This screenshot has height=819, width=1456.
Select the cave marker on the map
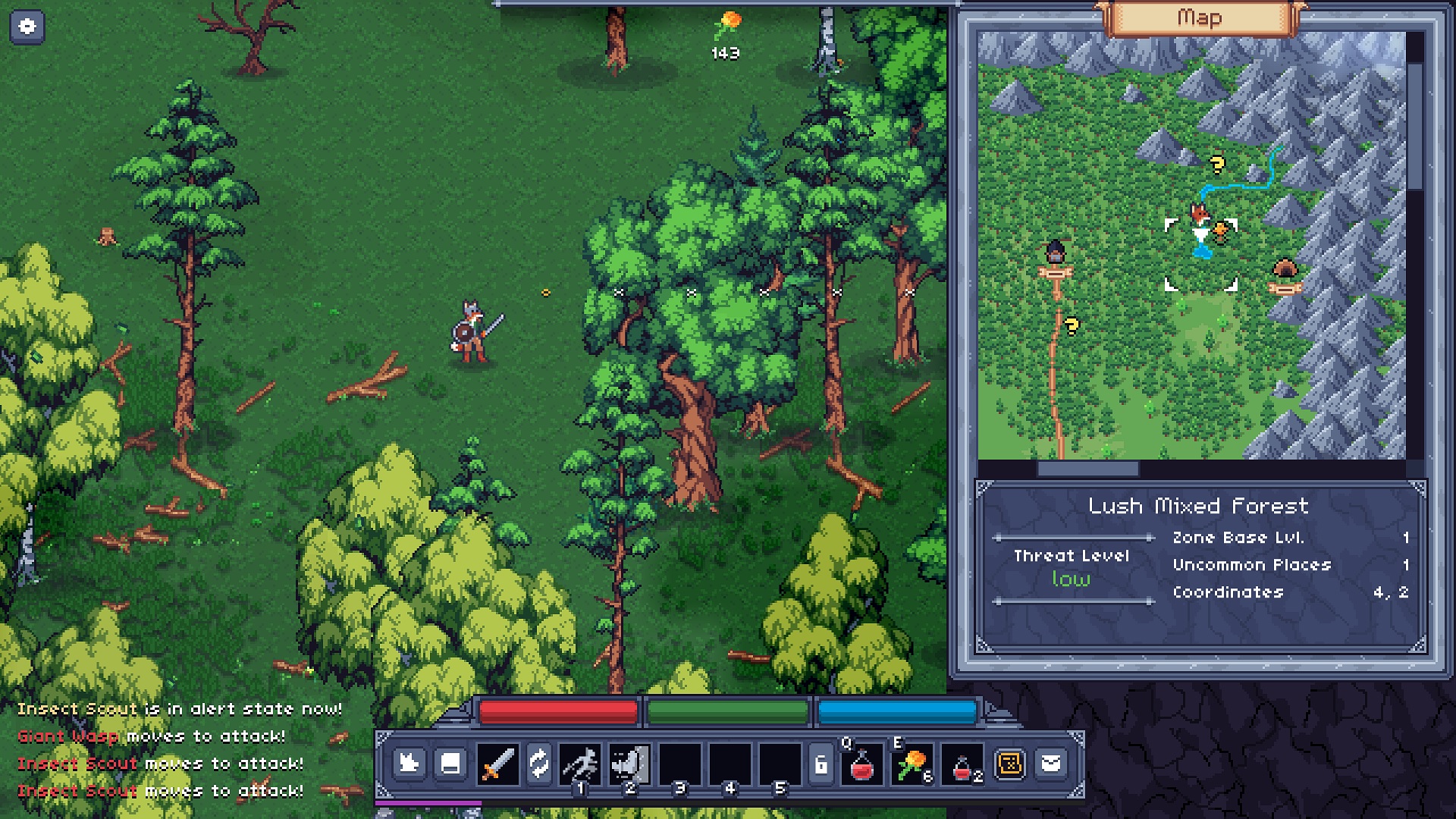(1283, 270)
